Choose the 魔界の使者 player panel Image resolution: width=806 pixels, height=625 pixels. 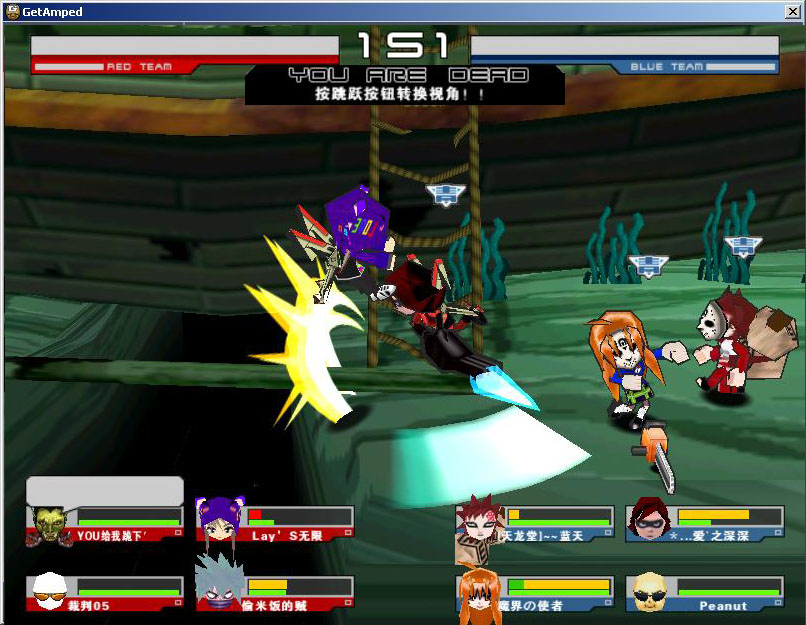point(534,593)
